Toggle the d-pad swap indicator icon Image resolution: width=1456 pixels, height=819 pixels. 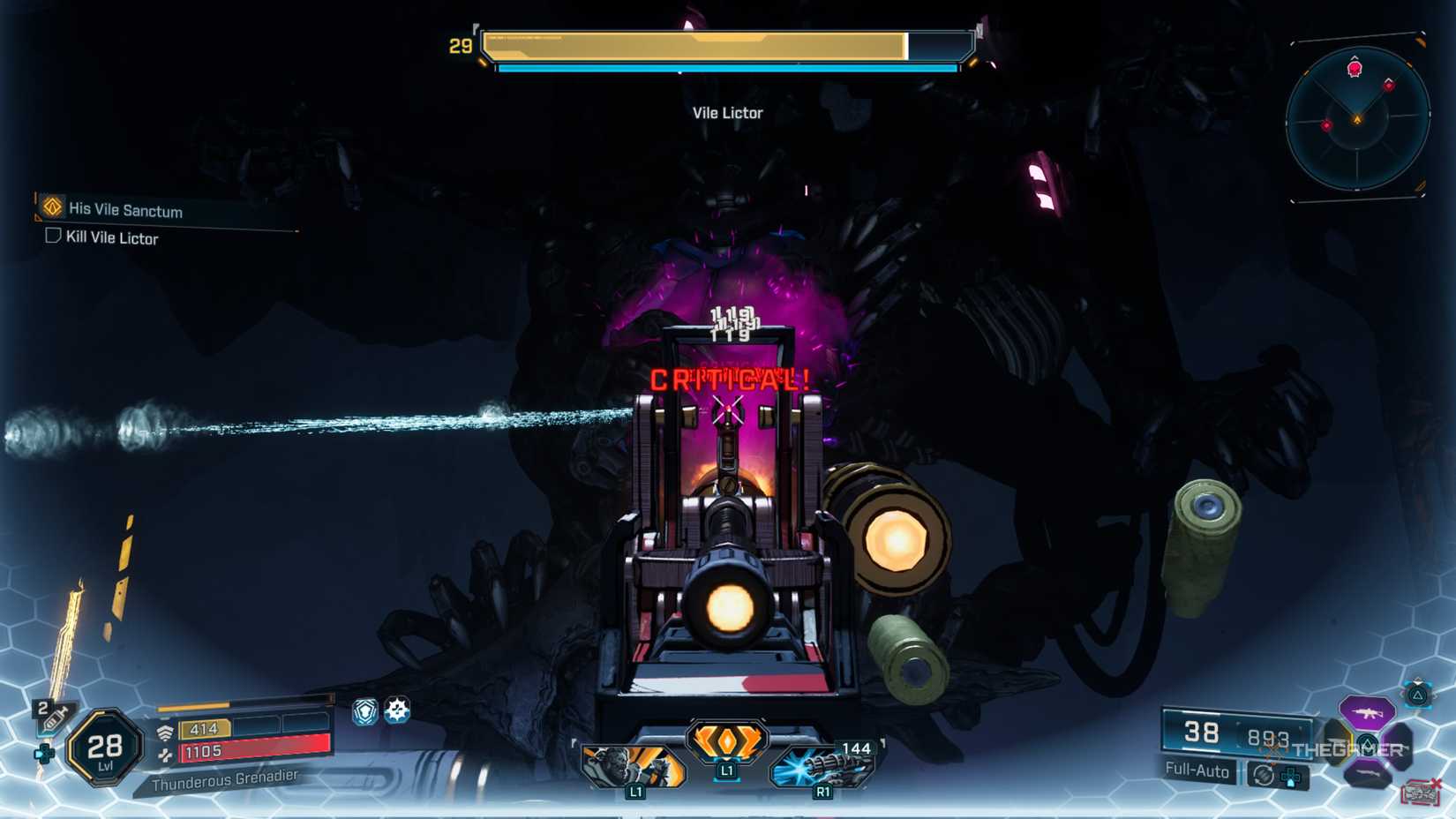click(x=1290, y=778)
